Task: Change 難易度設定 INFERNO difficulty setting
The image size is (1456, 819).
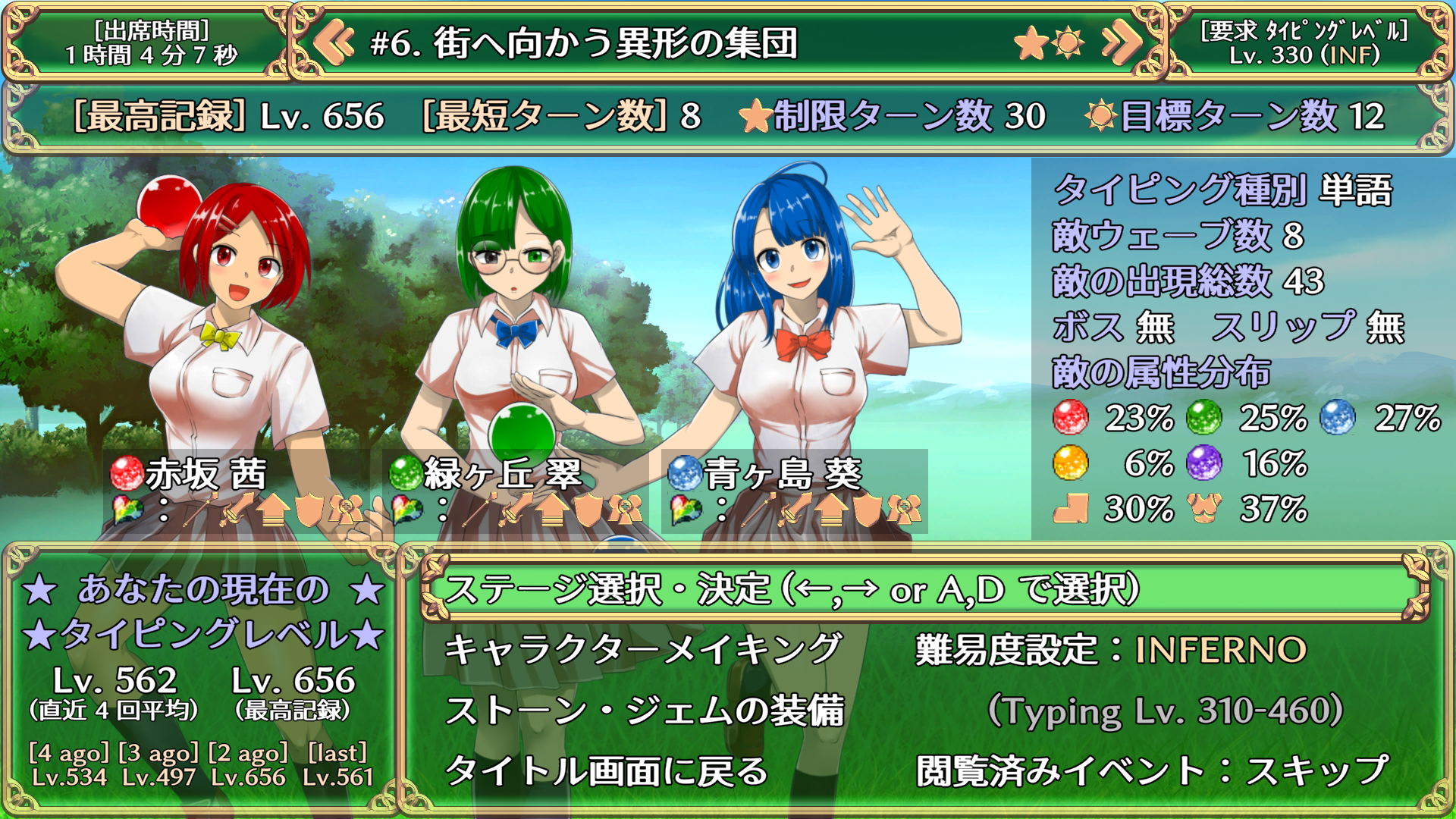Action: (1111, 650)
